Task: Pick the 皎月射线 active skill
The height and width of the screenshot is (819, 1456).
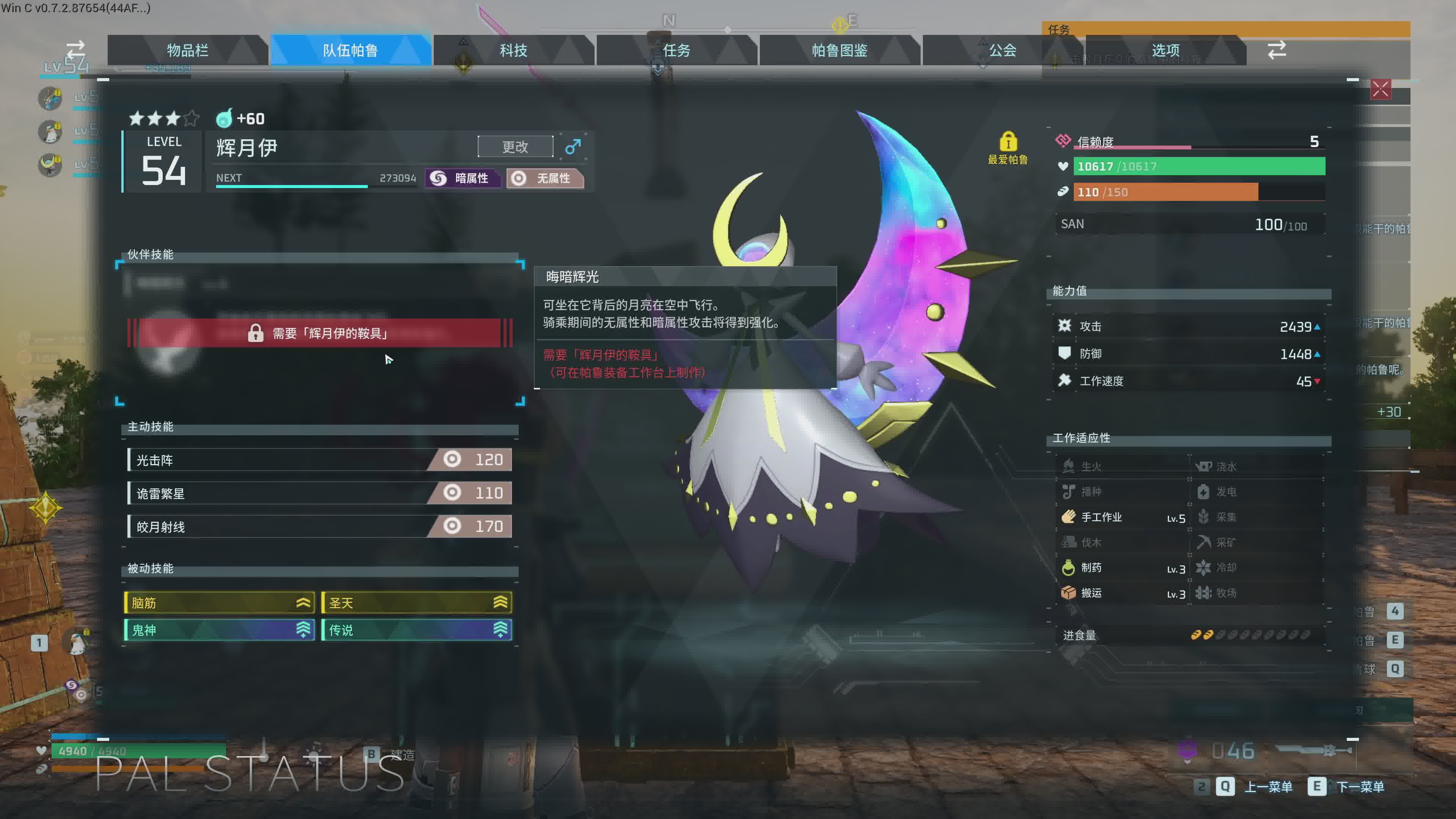Action: click(319, 527)
